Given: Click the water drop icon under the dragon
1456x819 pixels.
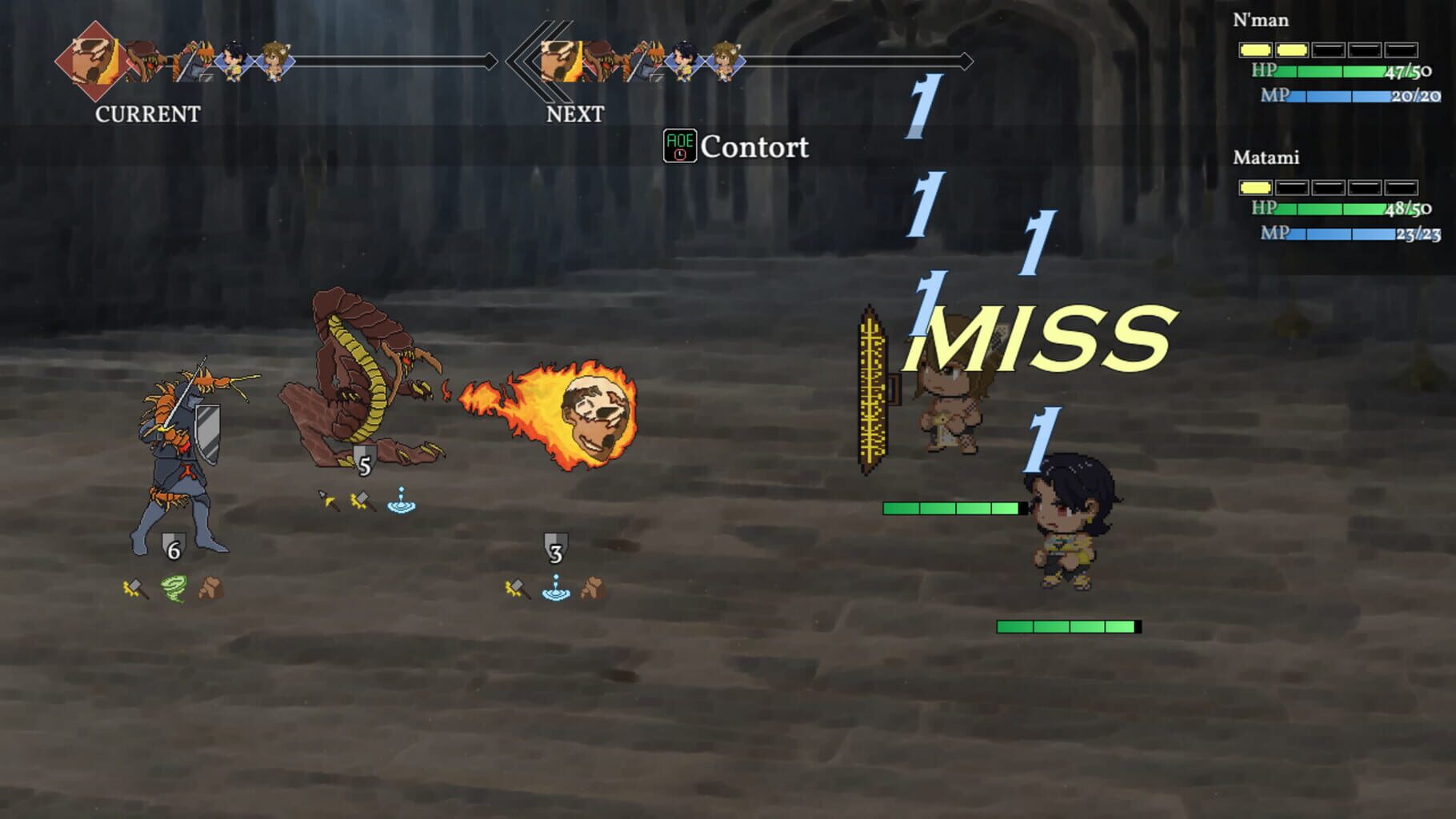Looking at the screenshot, I should [x=401, y=501].
